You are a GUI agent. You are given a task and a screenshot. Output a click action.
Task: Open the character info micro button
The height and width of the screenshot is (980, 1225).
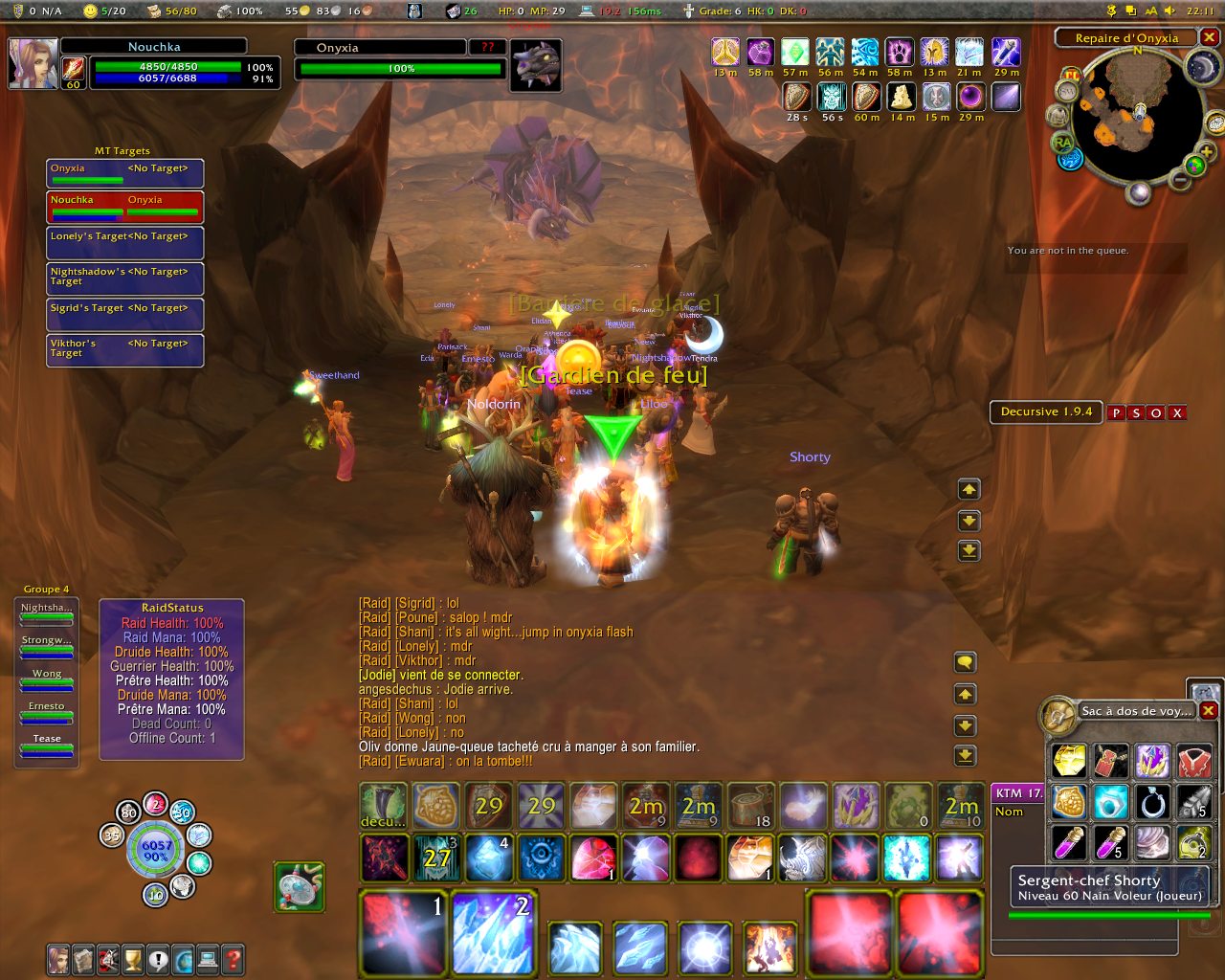(59, 958)
